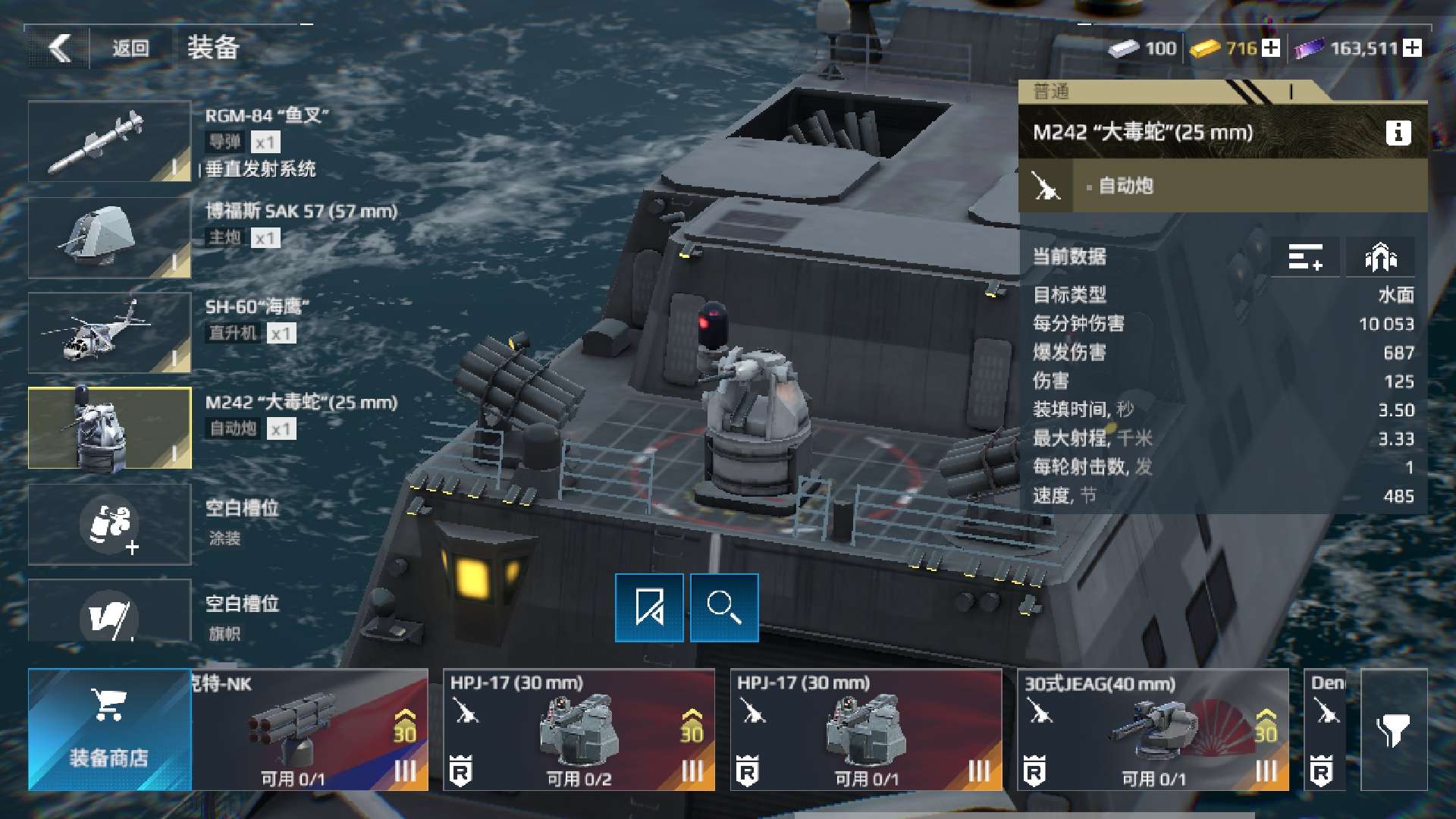Click the magnifying glass inspect button
This screenshot has height=819, width=1456.
[x=724, y=608]
